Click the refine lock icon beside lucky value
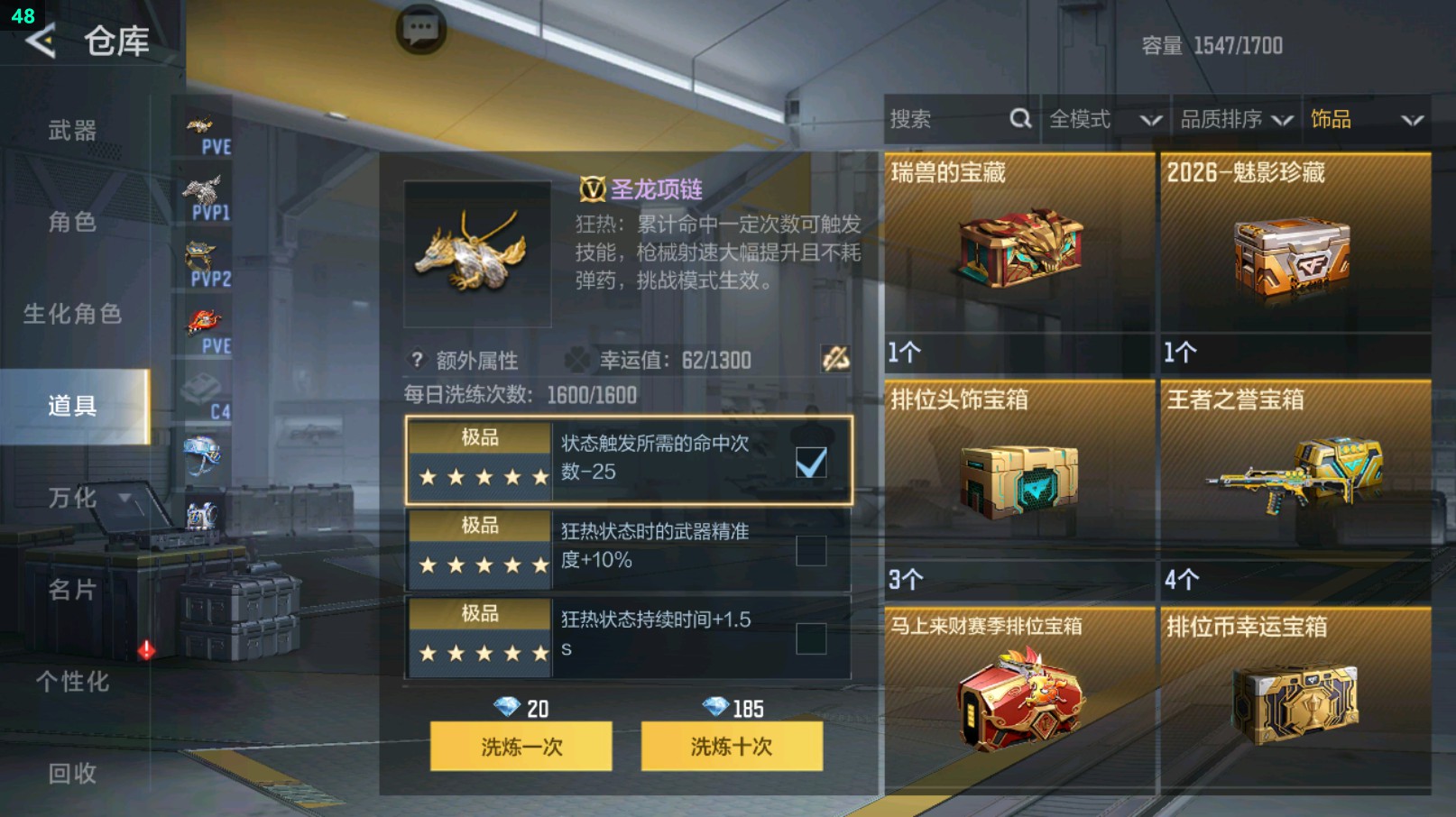Viewport: 1456px width, 817px height. pyautogui.click(x=834, y=360)
